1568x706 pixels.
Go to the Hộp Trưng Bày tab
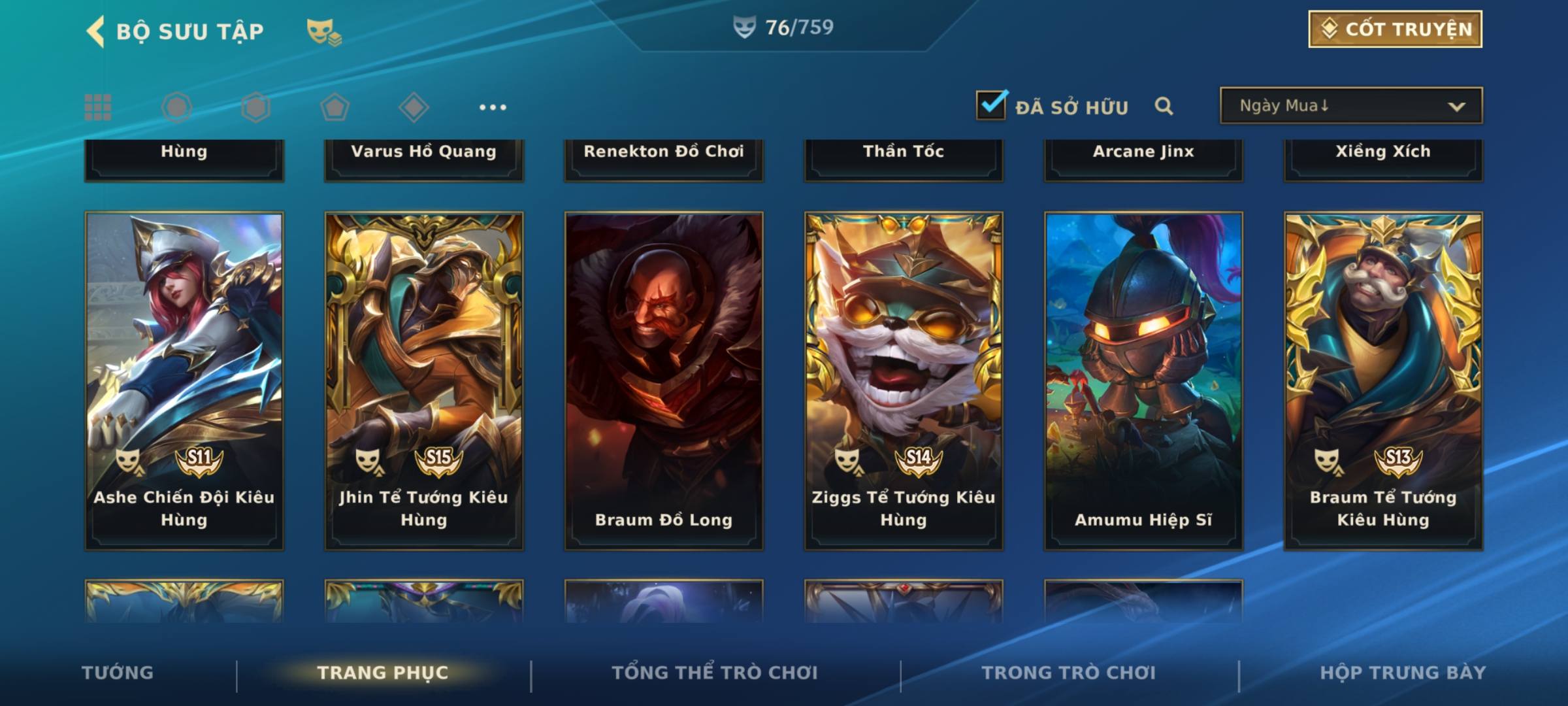(x=1403, y=673)
